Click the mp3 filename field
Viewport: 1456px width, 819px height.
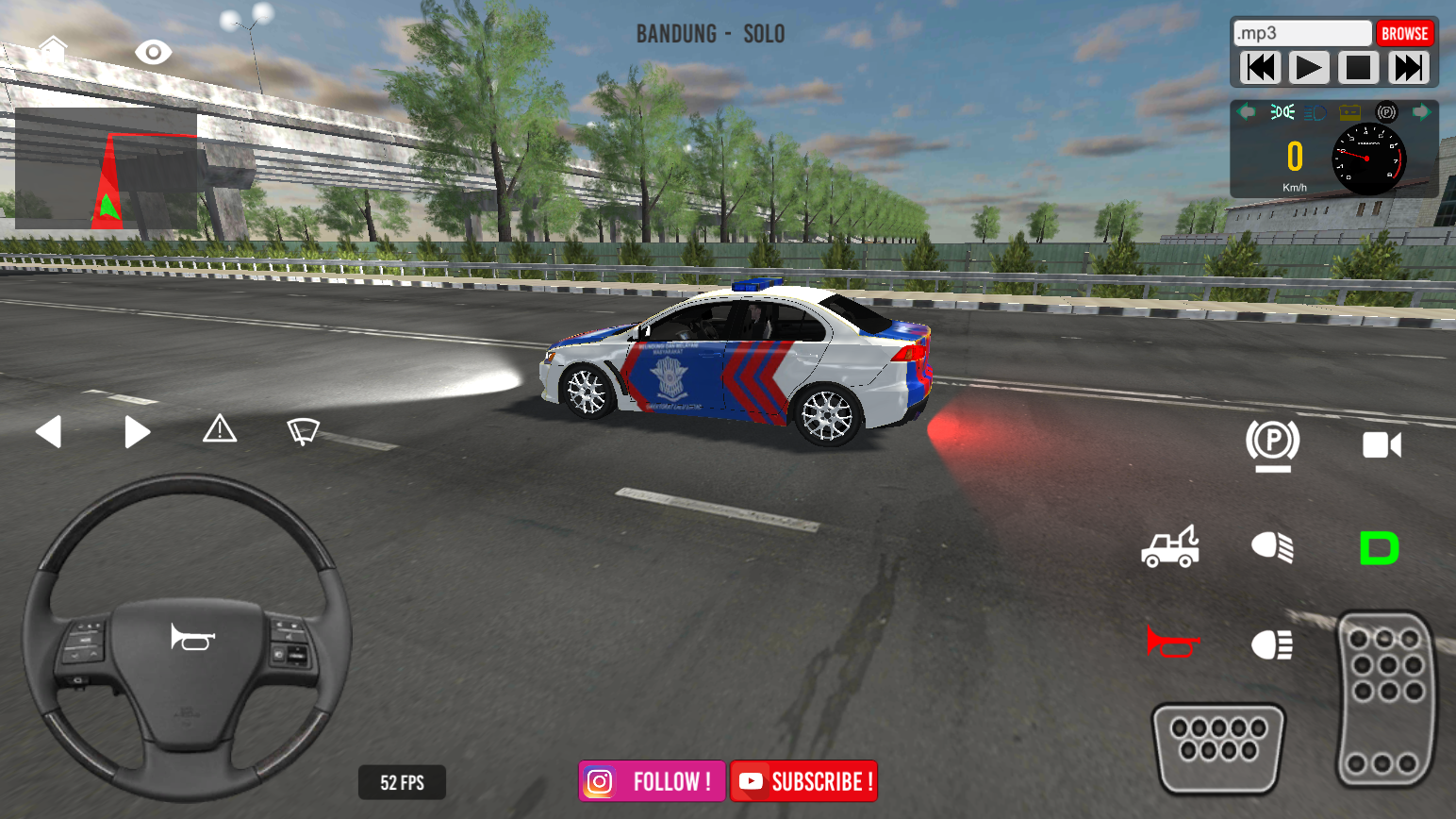click(x=1302, y=34)
